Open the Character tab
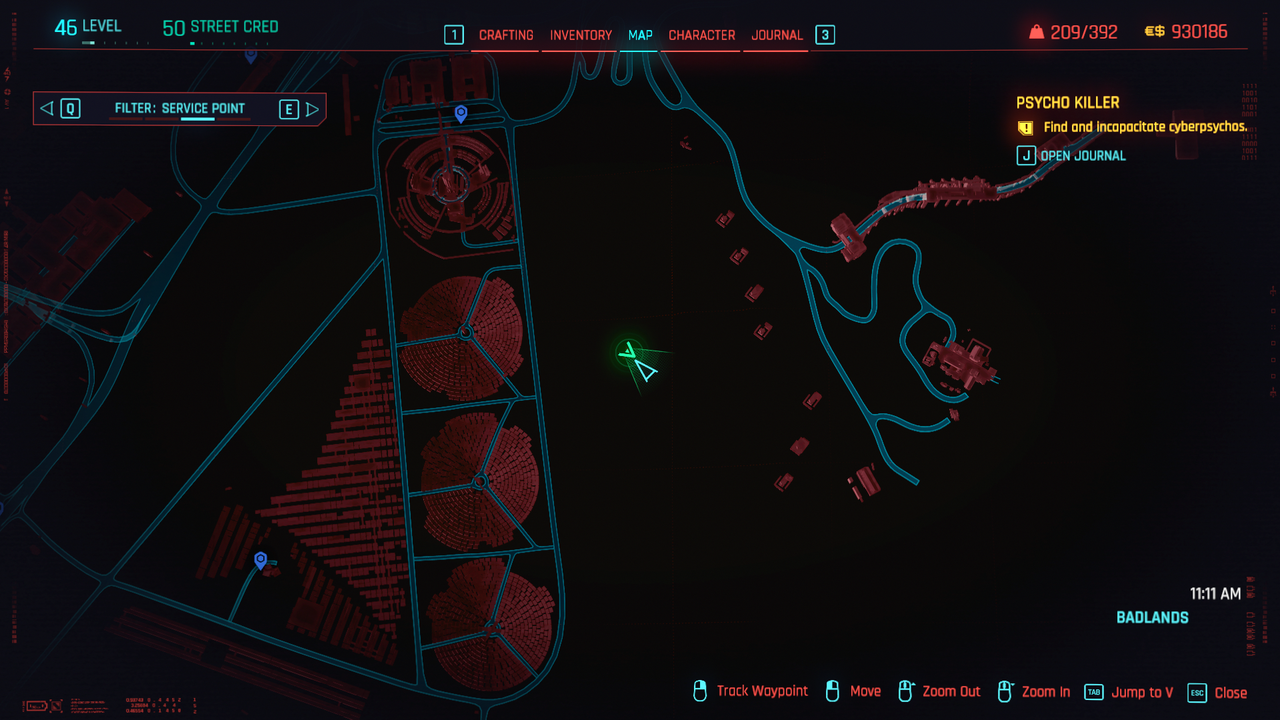This screenshot has width=1280, height=720. click(x=702, y=35)
